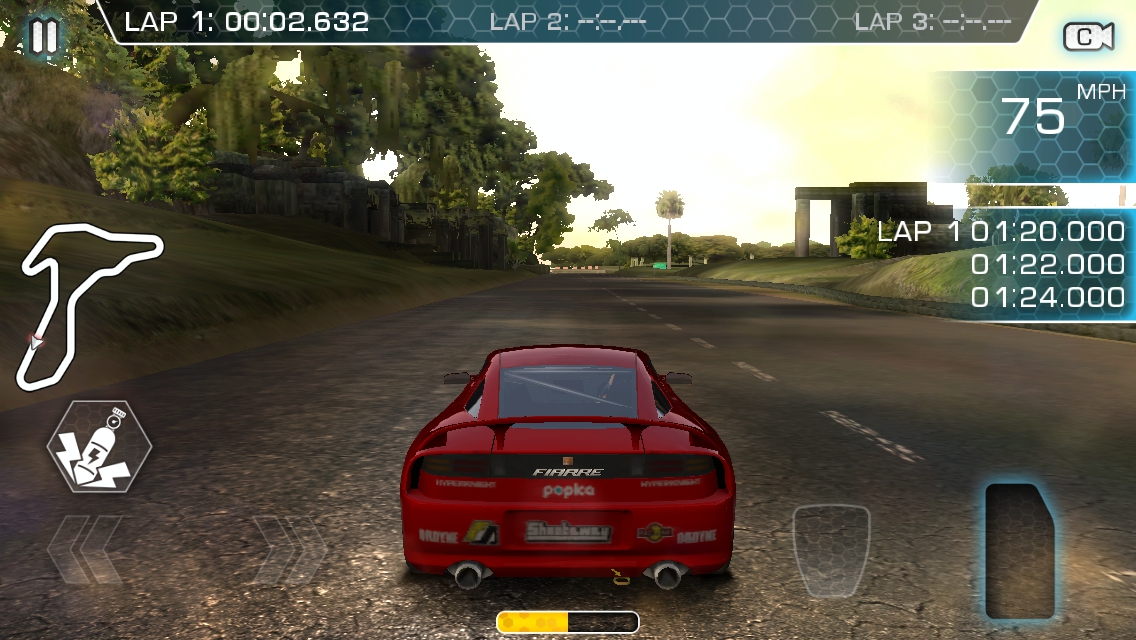Screen dimensions: 1136x640
Task: Hit the accelerator pedal
Action: (1020, 551)
